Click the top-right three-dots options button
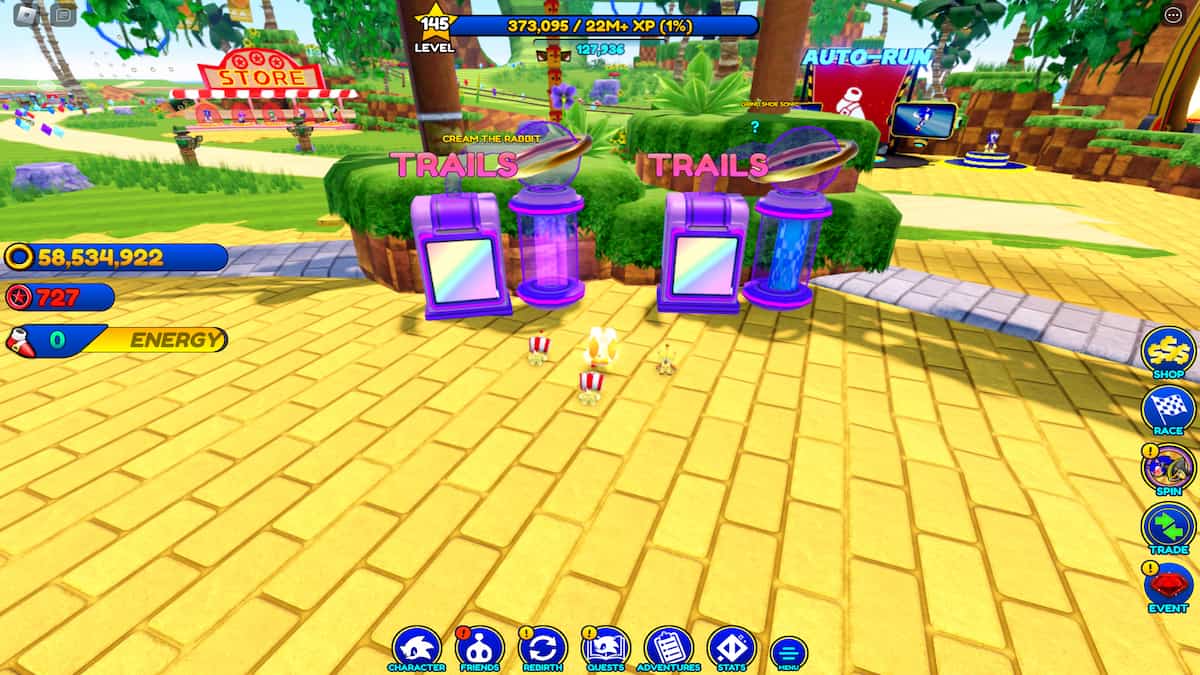Viewport: 1200px width, 675px height. [x=1173, y=14]
